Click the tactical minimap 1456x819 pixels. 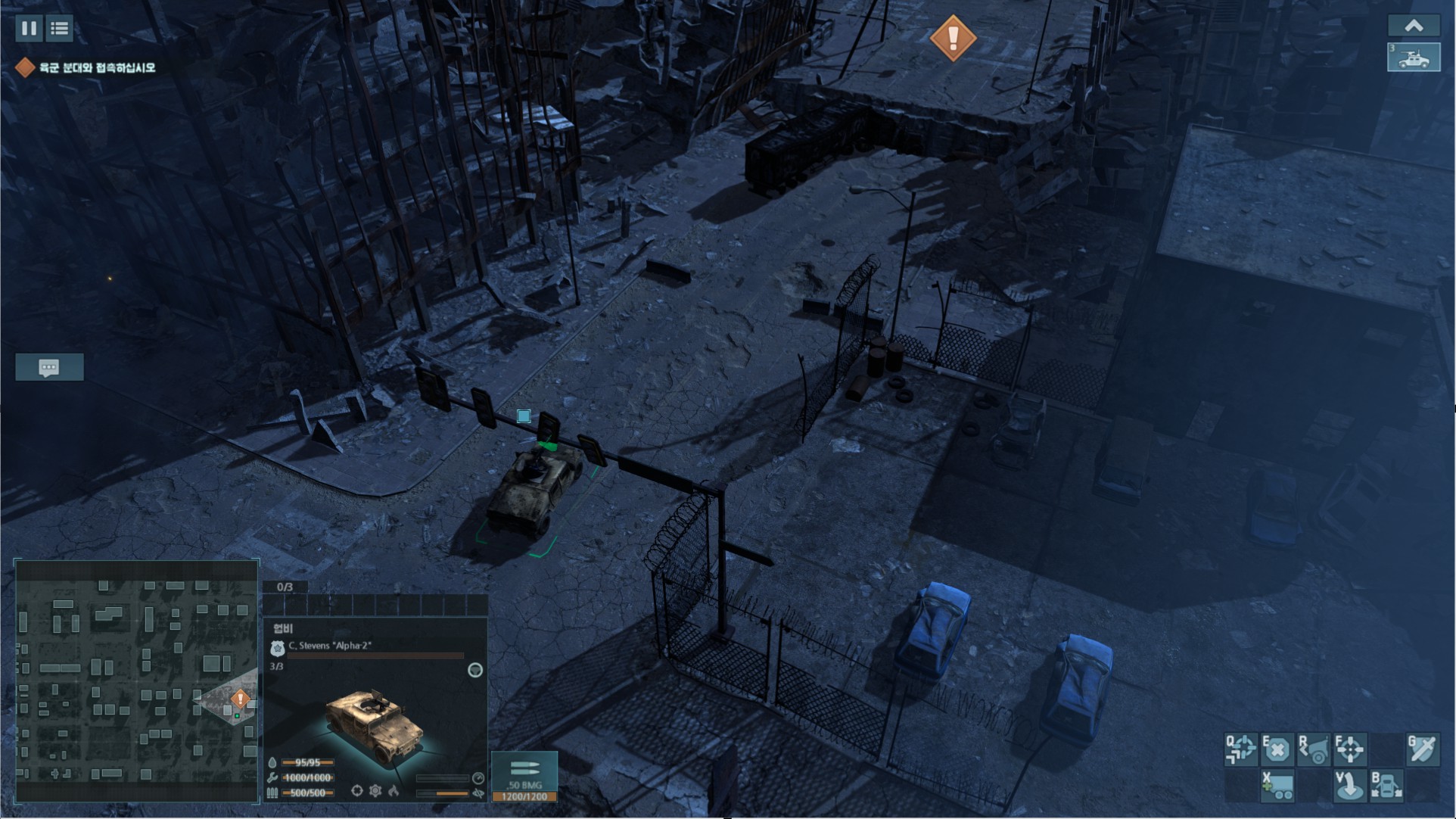tap(136, 680)
